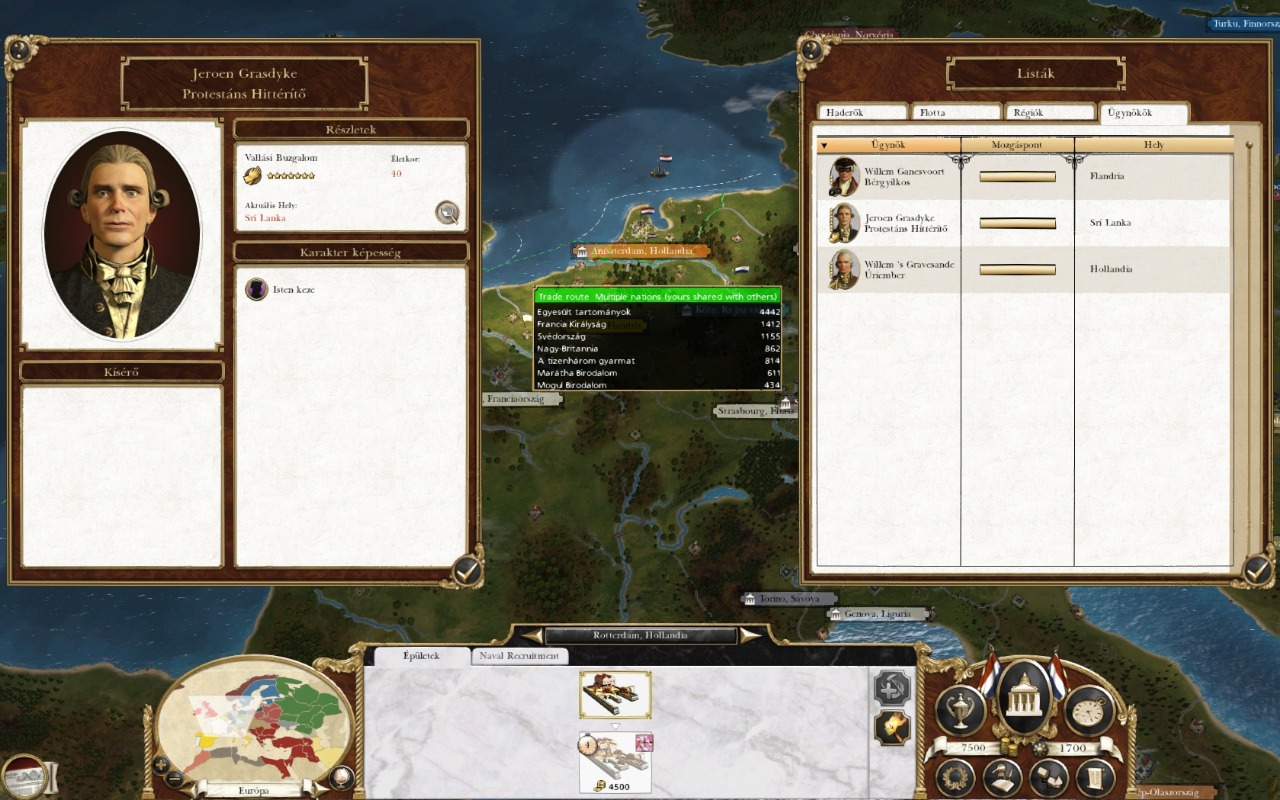Open the Flotta list tab
Viewport: 1280px width, 800px height.
tap(955, 113)
